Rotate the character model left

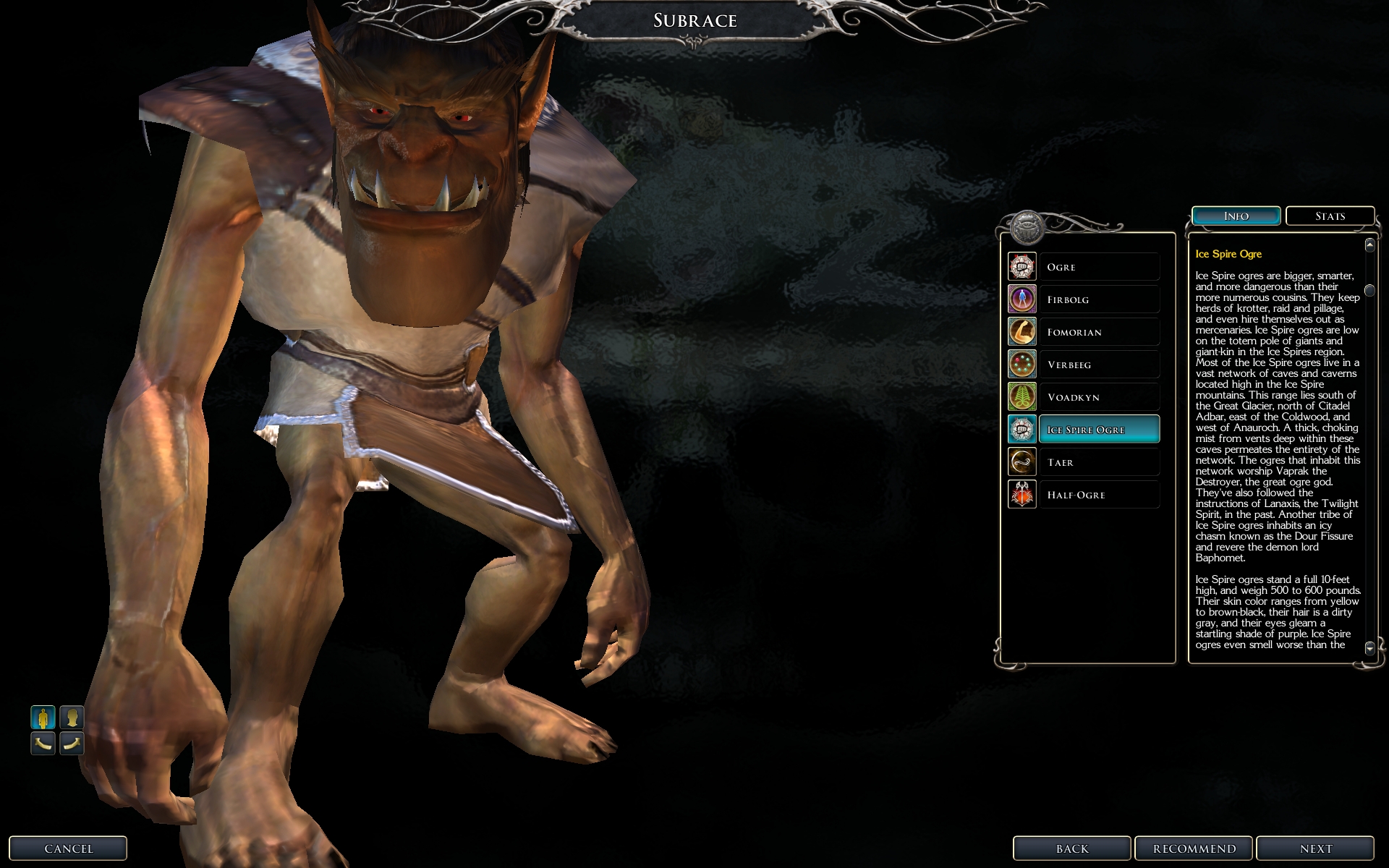pyautogui.click(x=43, y=743)
